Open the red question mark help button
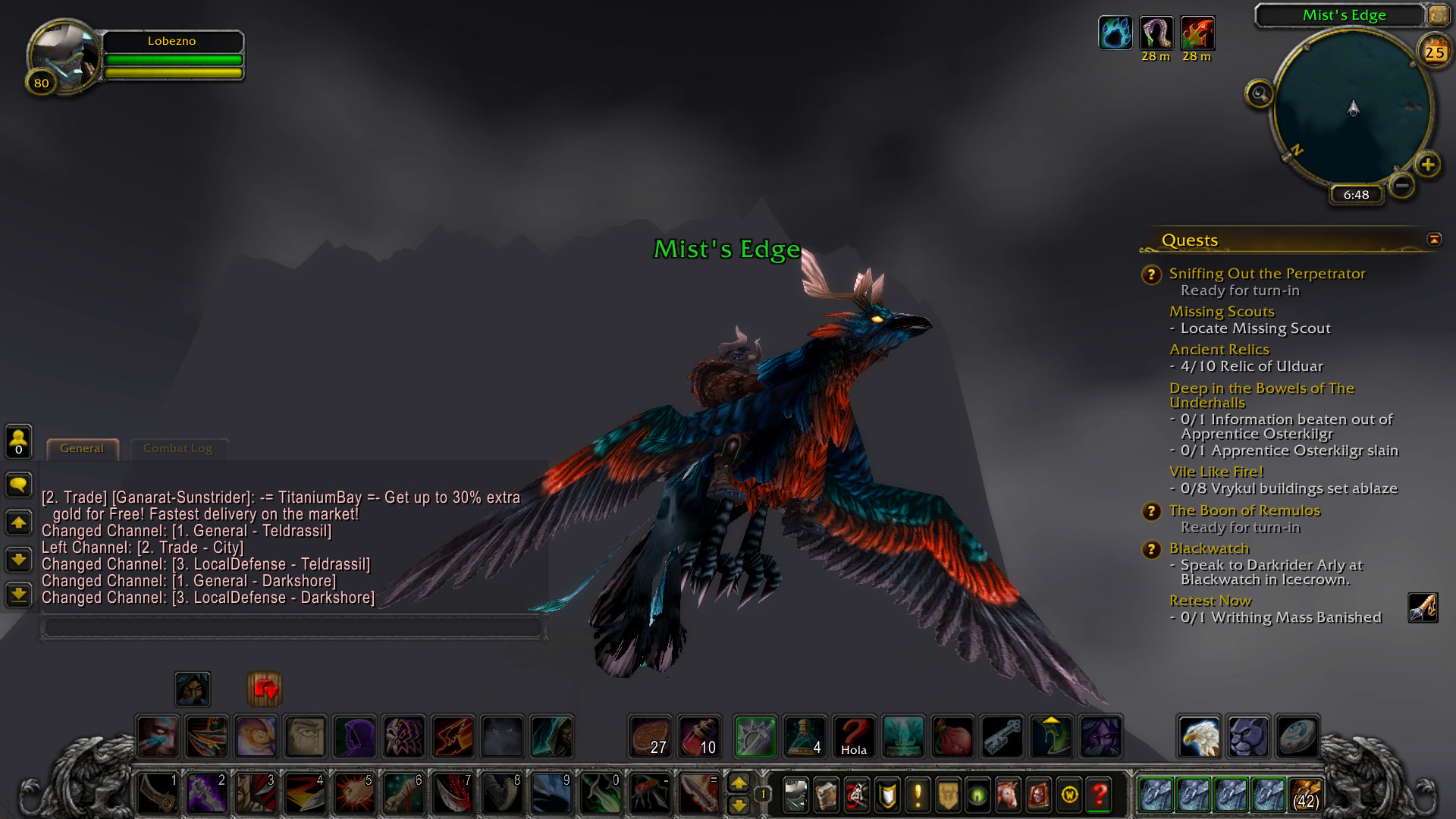 point(1100,795)
